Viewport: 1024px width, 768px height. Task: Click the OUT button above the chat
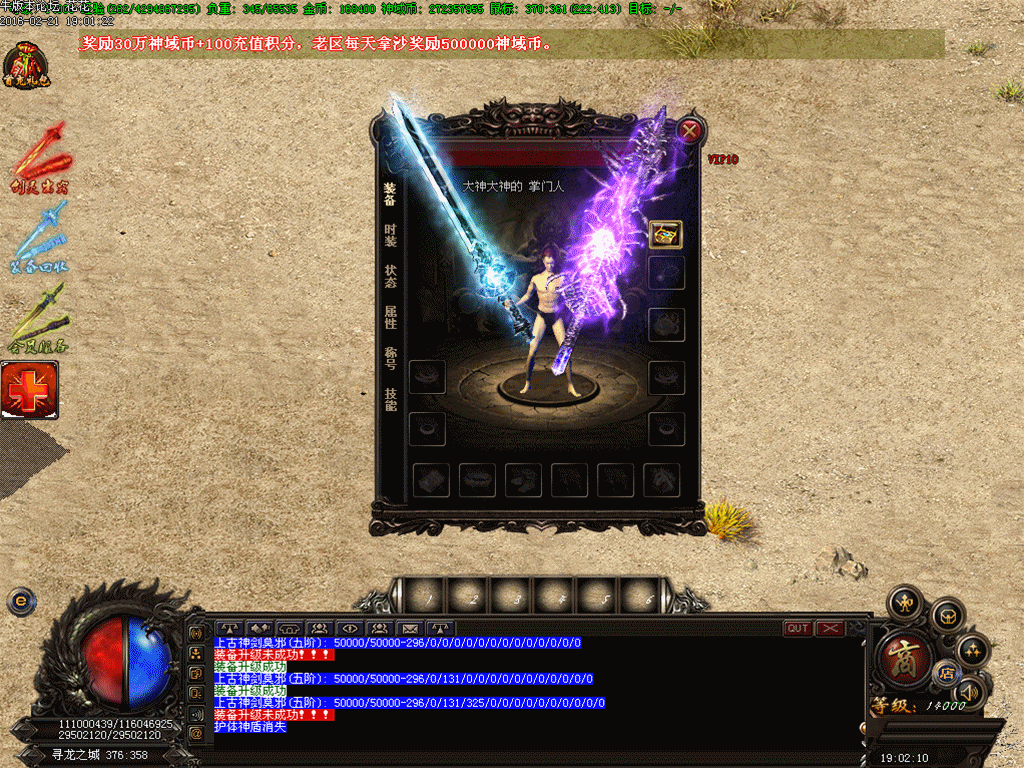798,628
